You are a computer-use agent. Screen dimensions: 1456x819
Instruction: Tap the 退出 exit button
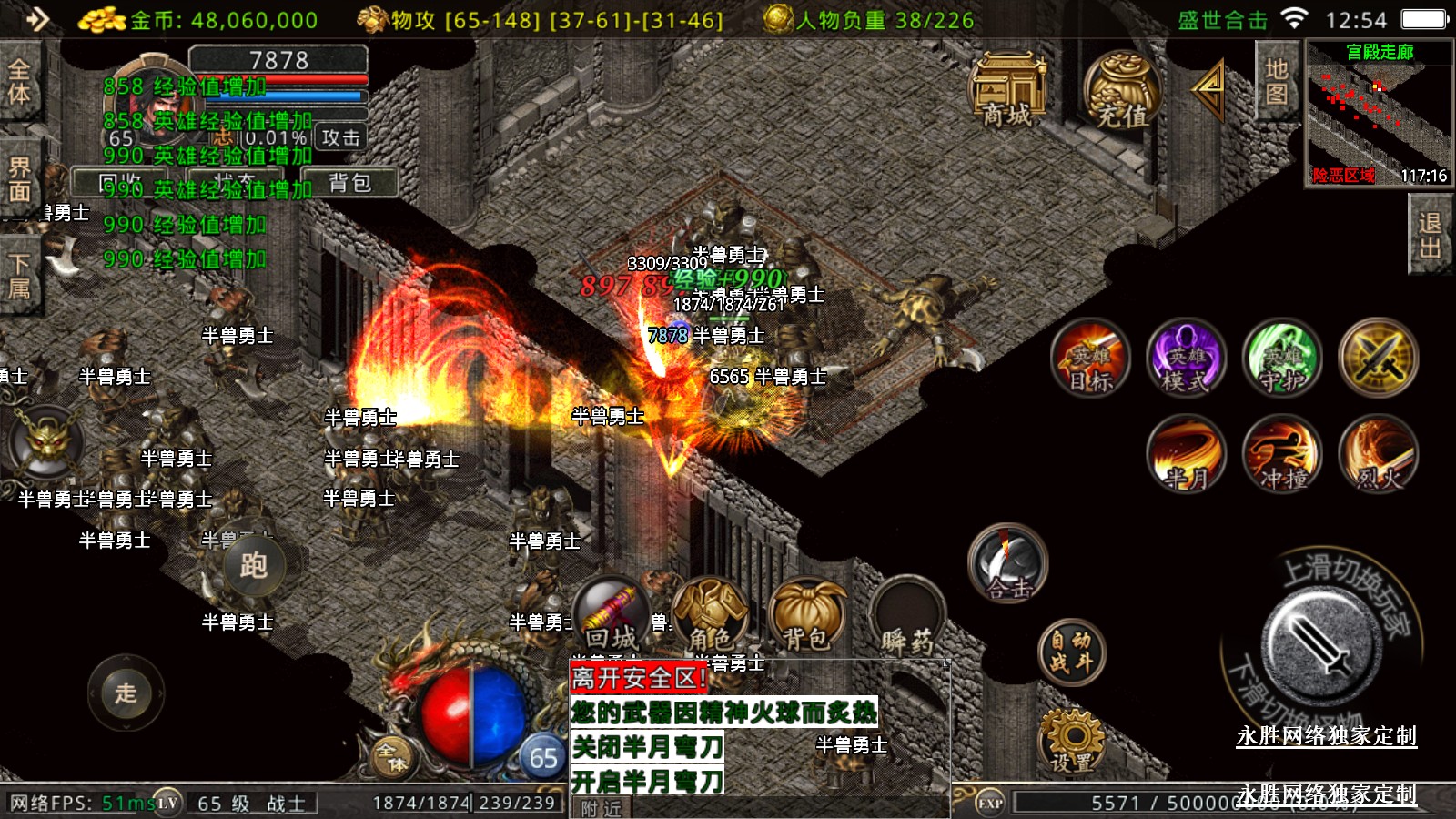pos(1430,235)
